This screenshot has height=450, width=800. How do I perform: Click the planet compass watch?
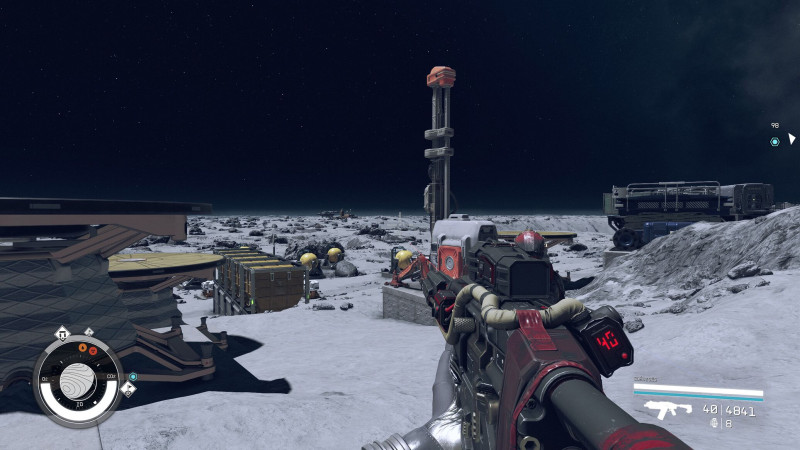(77, 380)
